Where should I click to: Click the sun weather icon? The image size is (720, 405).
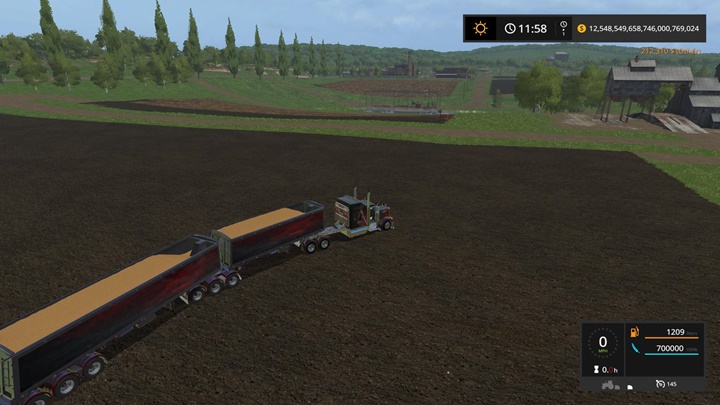[480, 28]
